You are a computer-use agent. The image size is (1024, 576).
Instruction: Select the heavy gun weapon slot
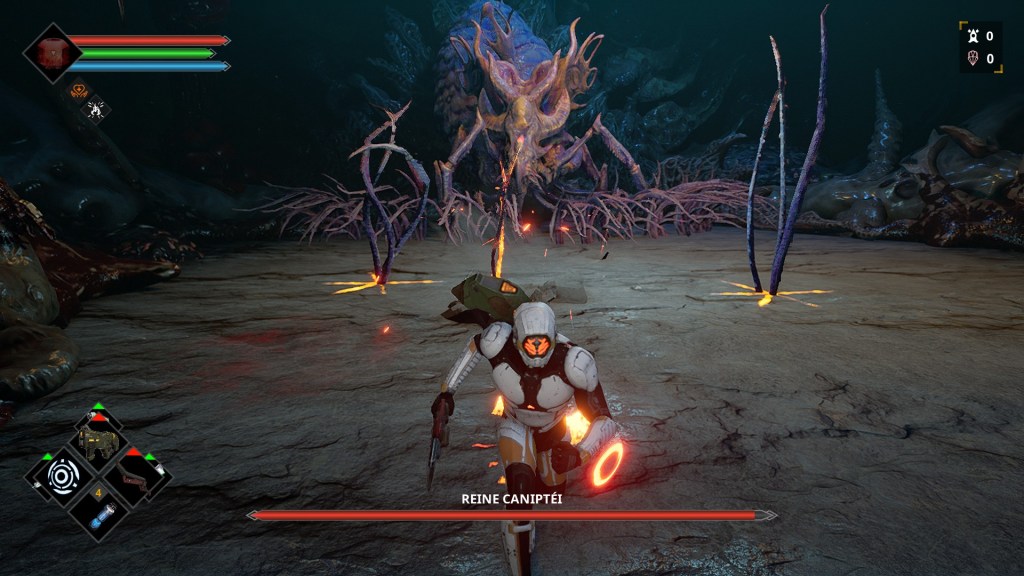pos(99,441)
